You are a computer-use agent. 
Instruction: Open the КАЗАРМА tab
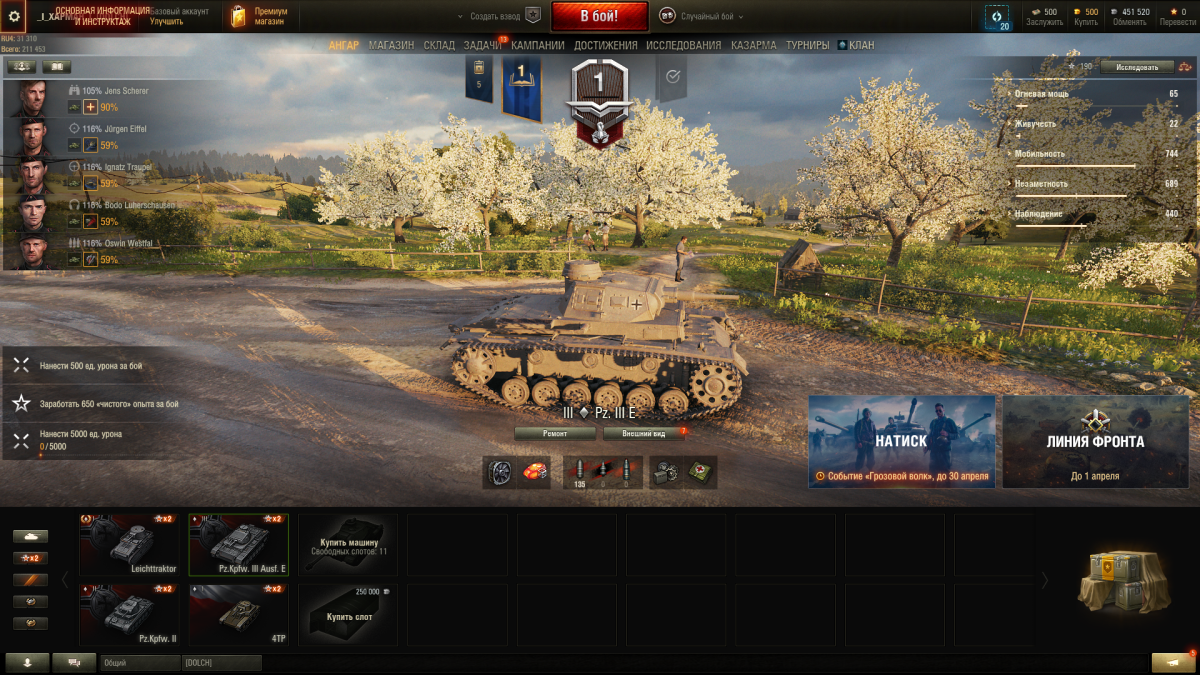(753, 45)
